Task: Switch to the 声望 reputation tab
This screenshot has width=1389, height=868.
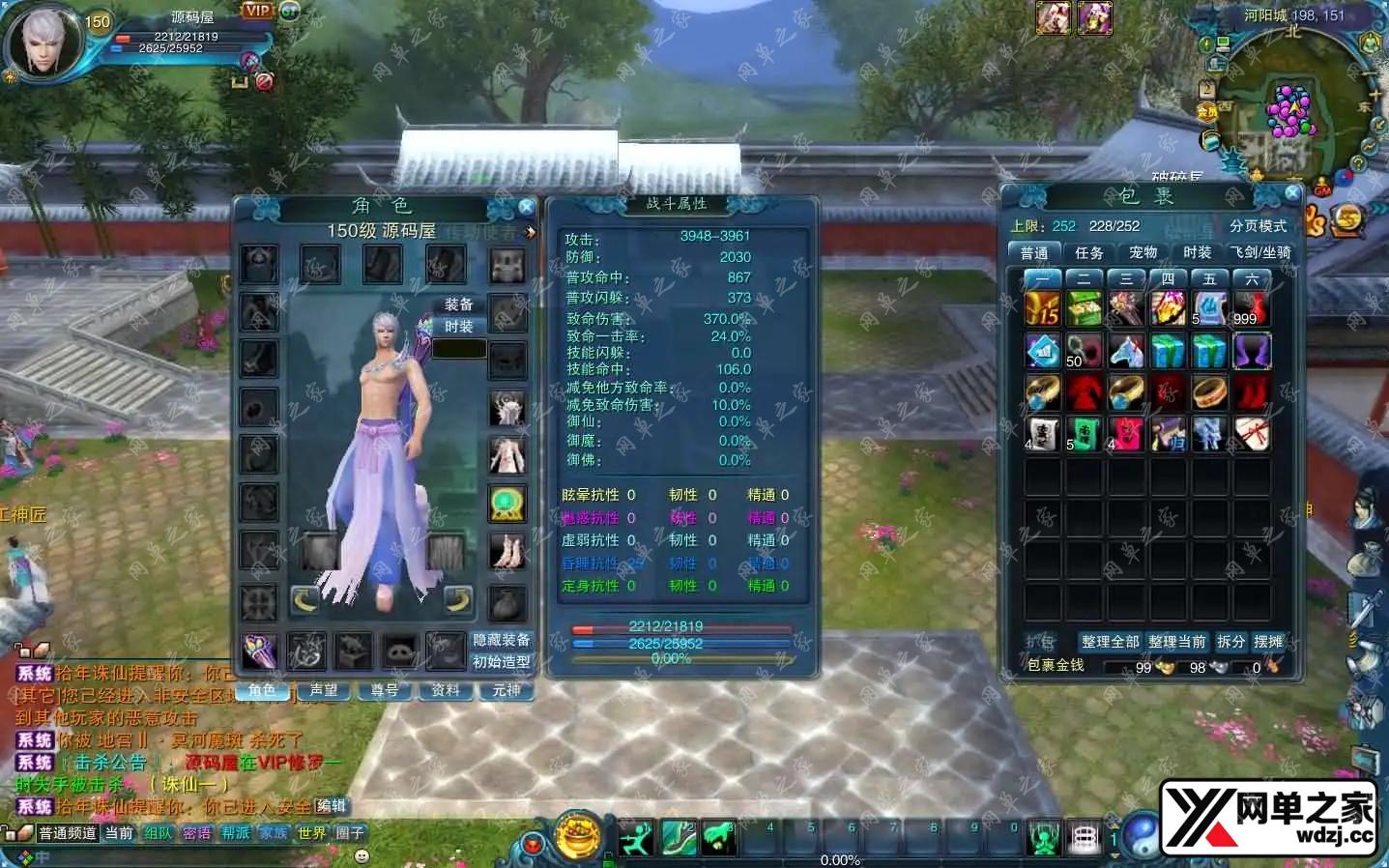Action: [x=324, y=690]
